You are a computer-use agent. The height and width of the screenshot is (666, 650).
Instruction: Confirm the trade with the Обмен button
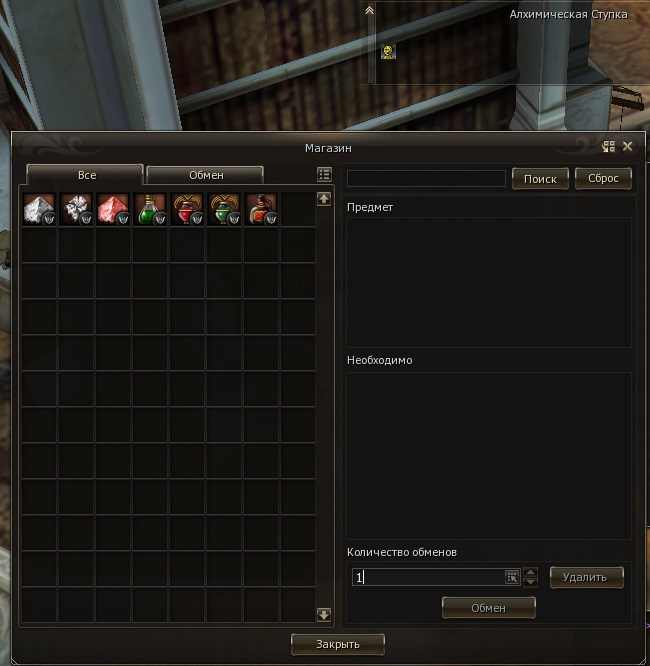pyautogui.click(x=489, y=607)
